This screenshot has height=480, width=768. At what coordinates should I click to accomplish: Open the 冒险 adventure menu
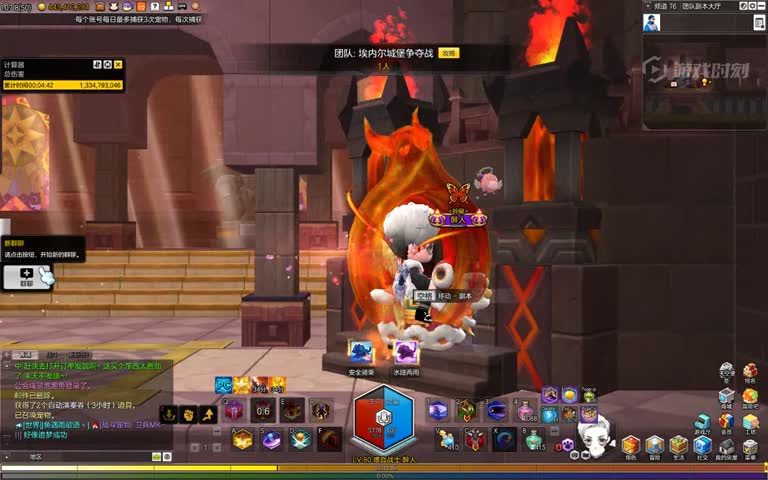point(654,445)
